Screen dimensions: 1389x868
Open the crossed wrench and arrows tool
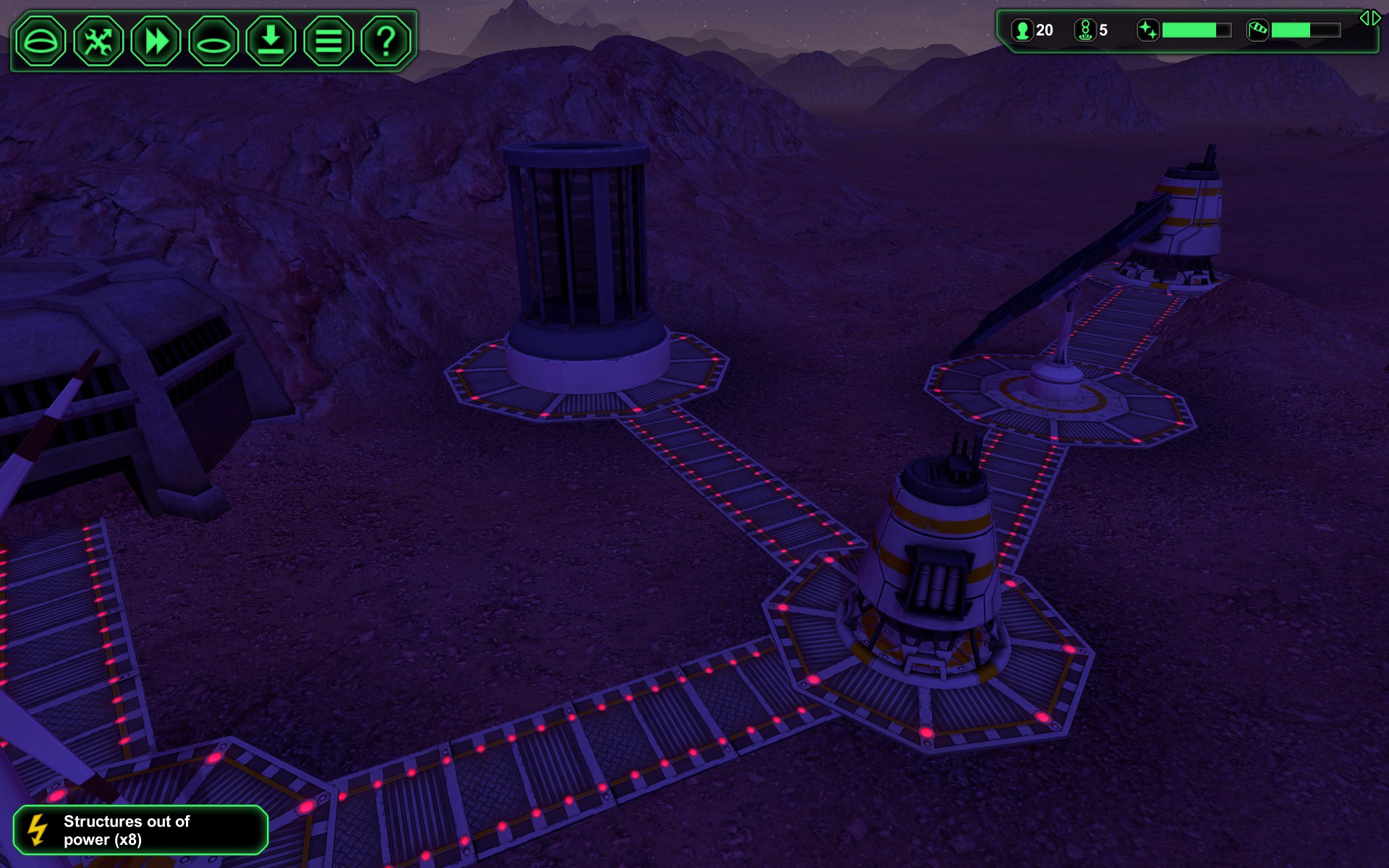coord(98,41)
